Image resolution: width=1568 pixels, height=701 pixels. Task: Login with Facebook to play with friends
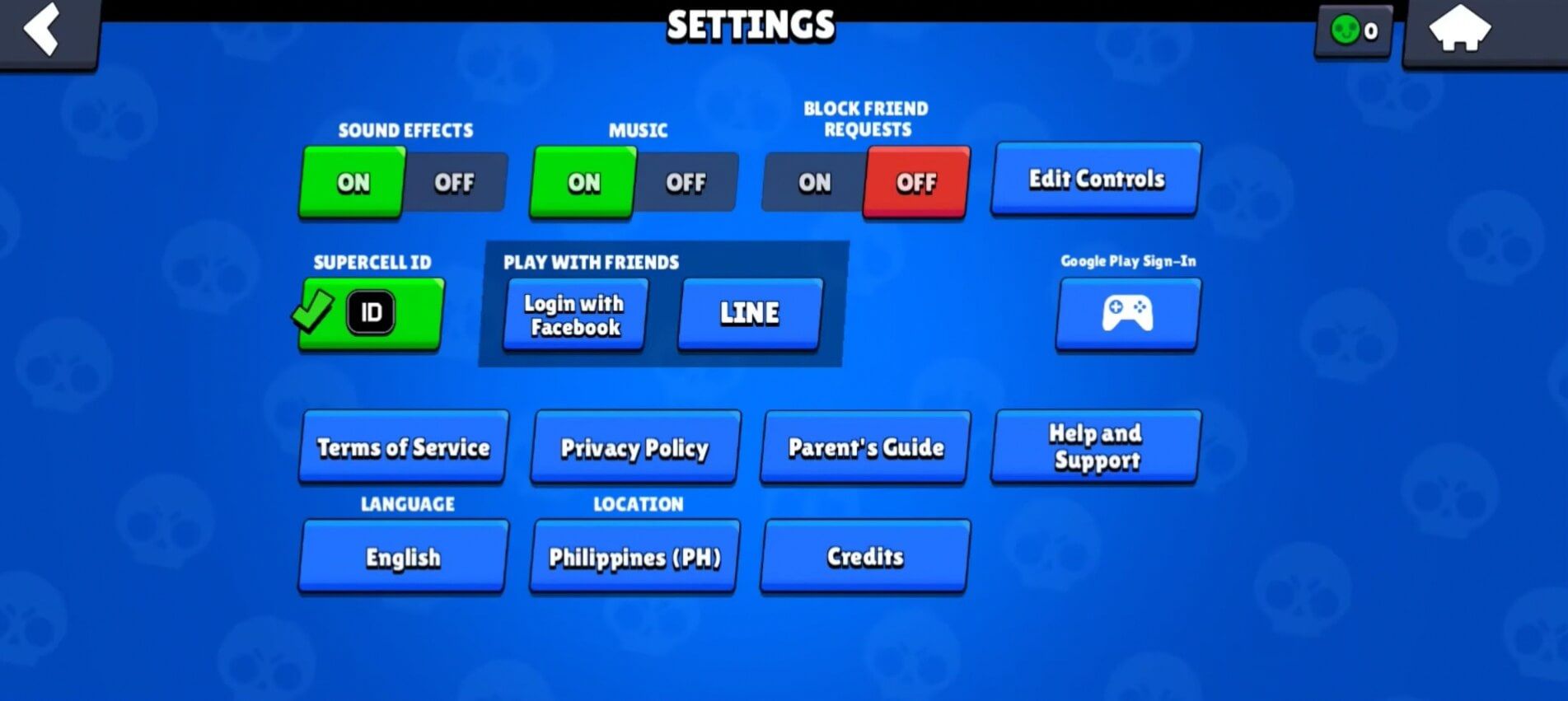click(x=573, y=315)
